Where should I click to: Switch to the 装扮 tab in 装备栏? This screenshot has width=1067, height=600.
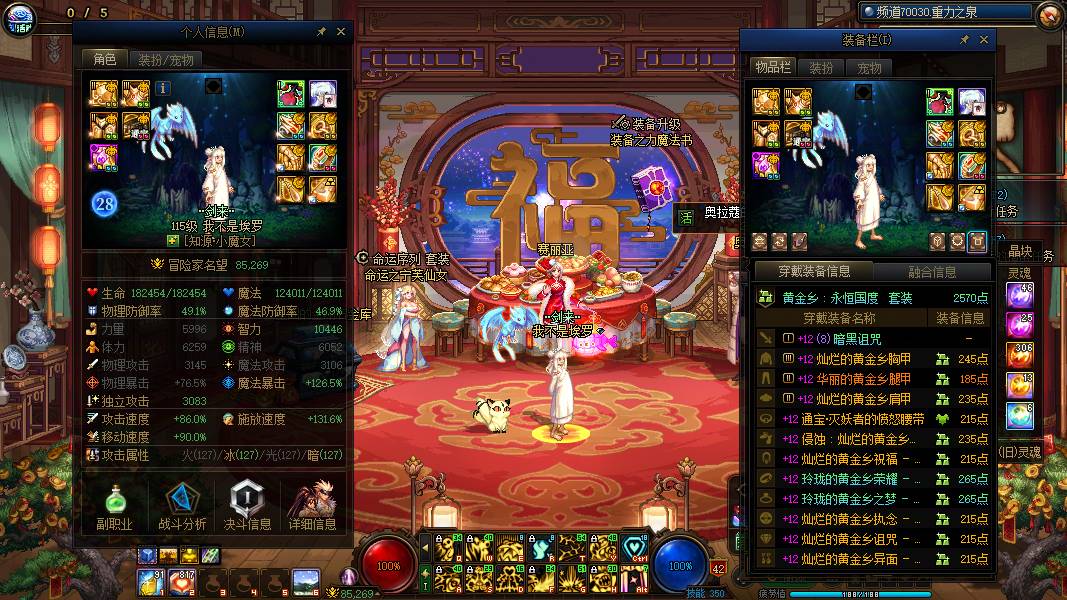tap(821, 68)
